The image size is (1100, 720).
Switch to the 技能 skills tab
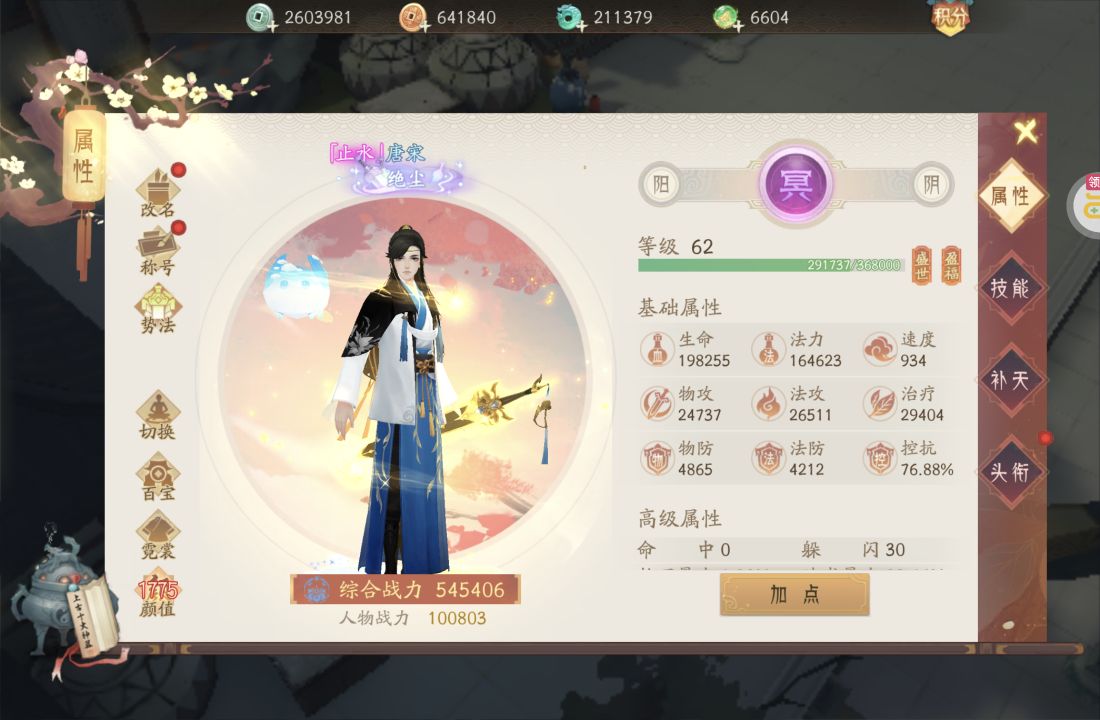click(x=1010, y=288)
